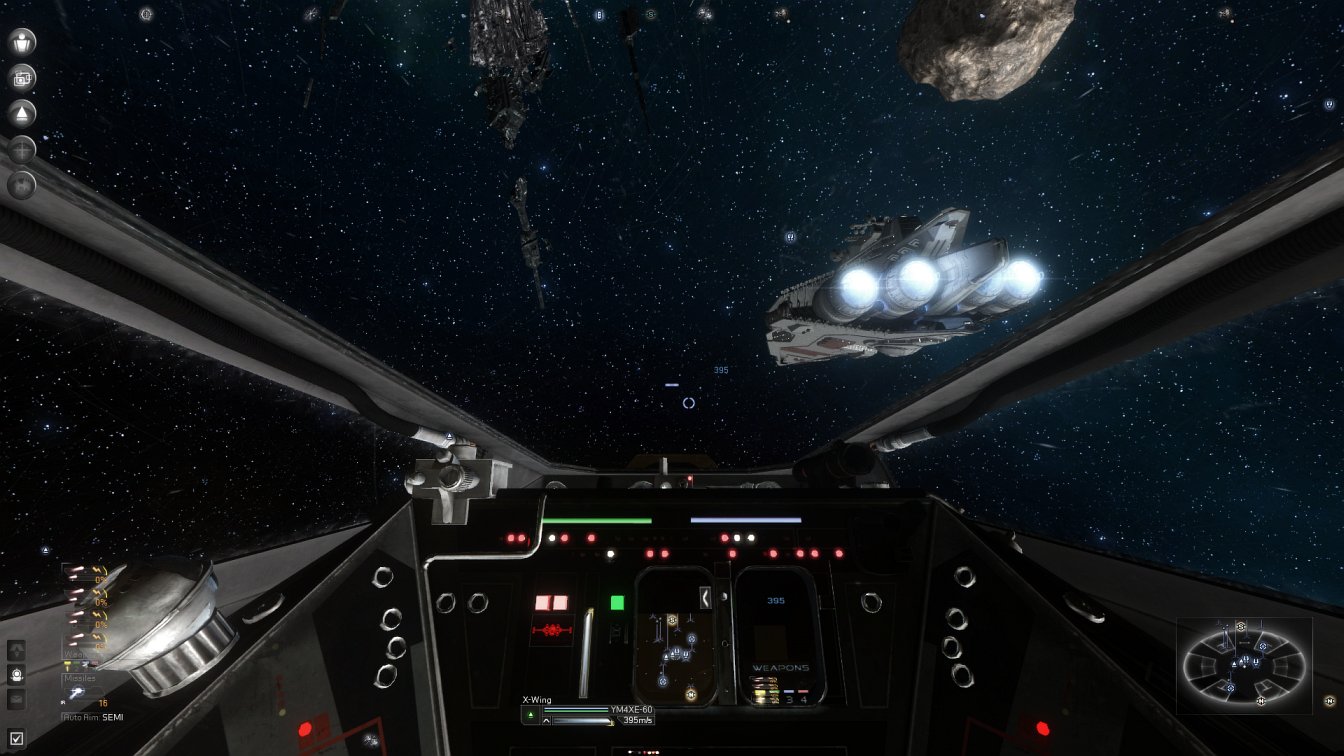1344x756 pixels.
Task: Click the overlapping screens icon
Action: coord(22,78)
